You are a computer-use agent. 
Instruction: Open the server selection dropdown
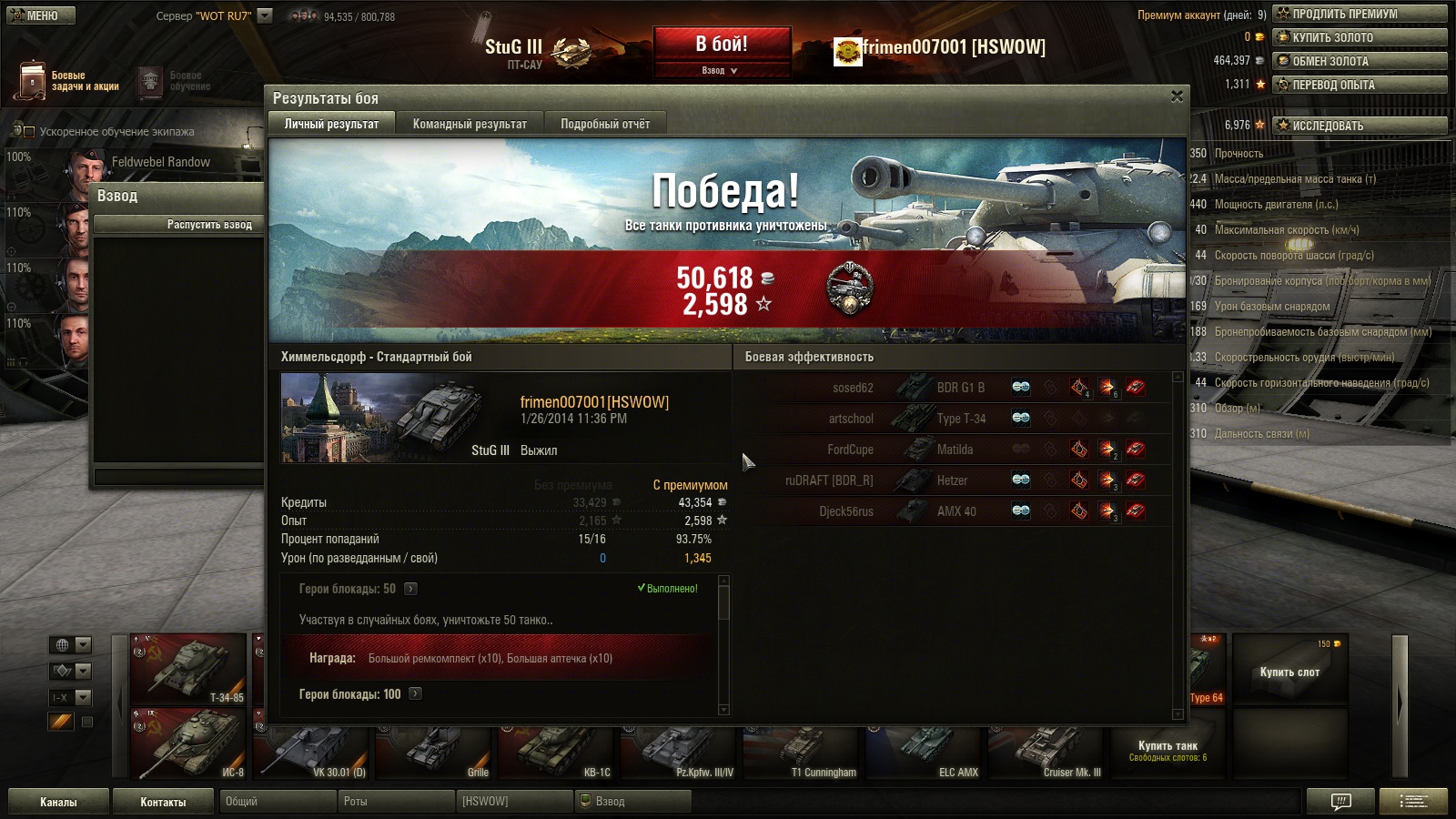pos(265,15)
